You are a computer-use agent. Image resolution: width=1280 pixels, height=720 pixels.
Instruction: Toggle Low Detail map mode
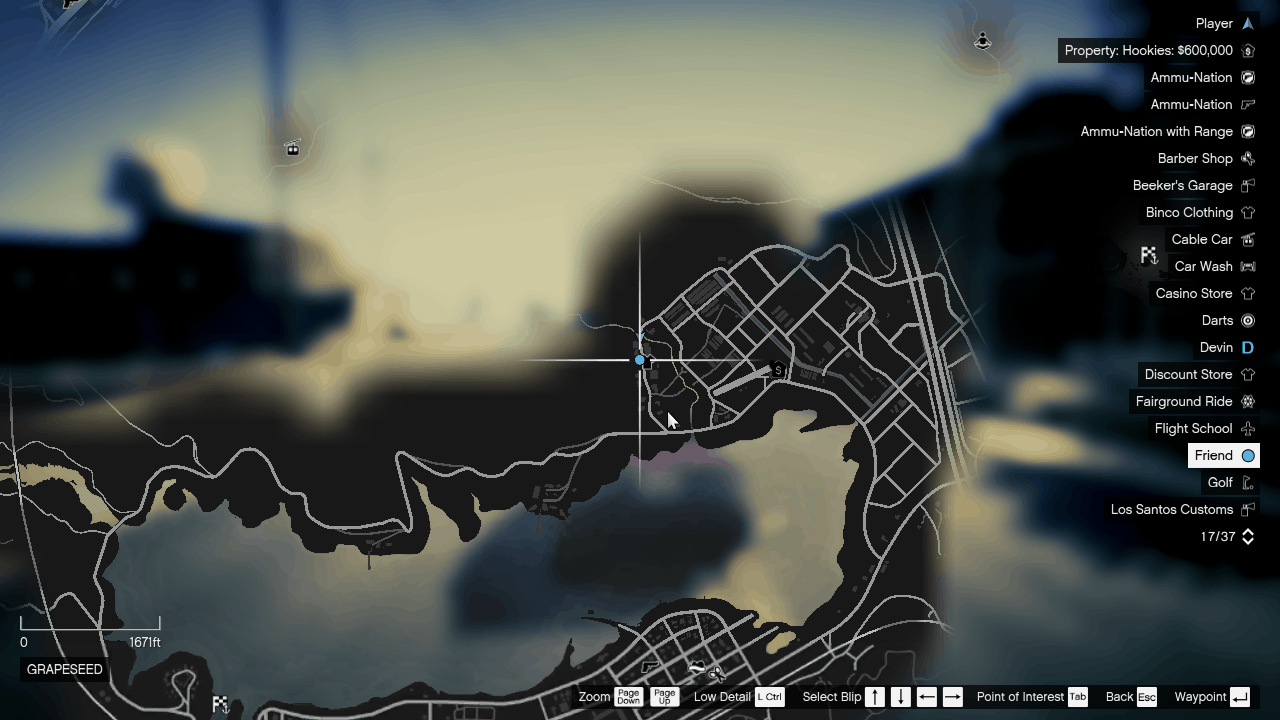click(770, 697)
